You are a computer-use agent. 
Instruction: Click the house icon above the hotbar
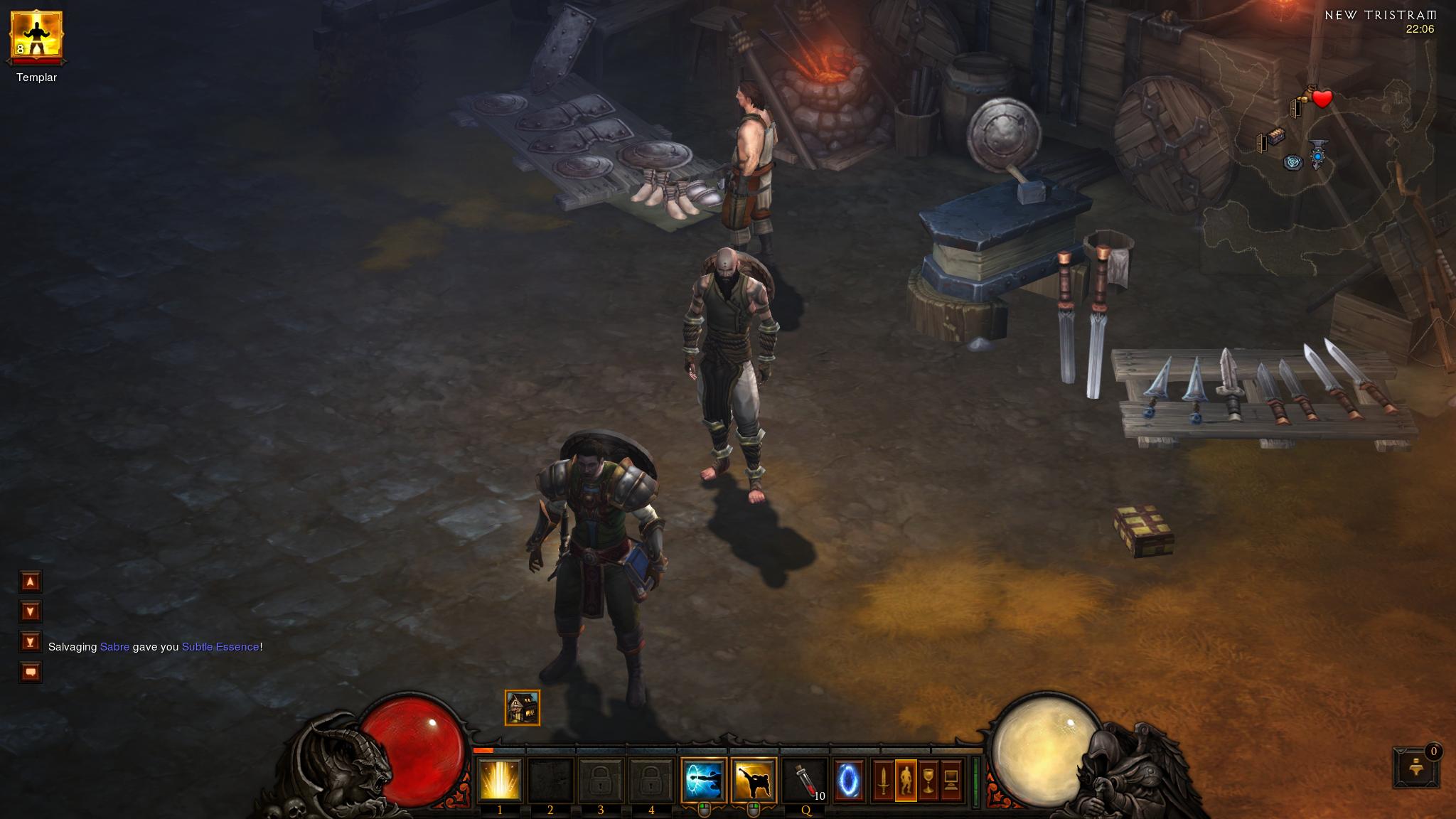[523, 708]
